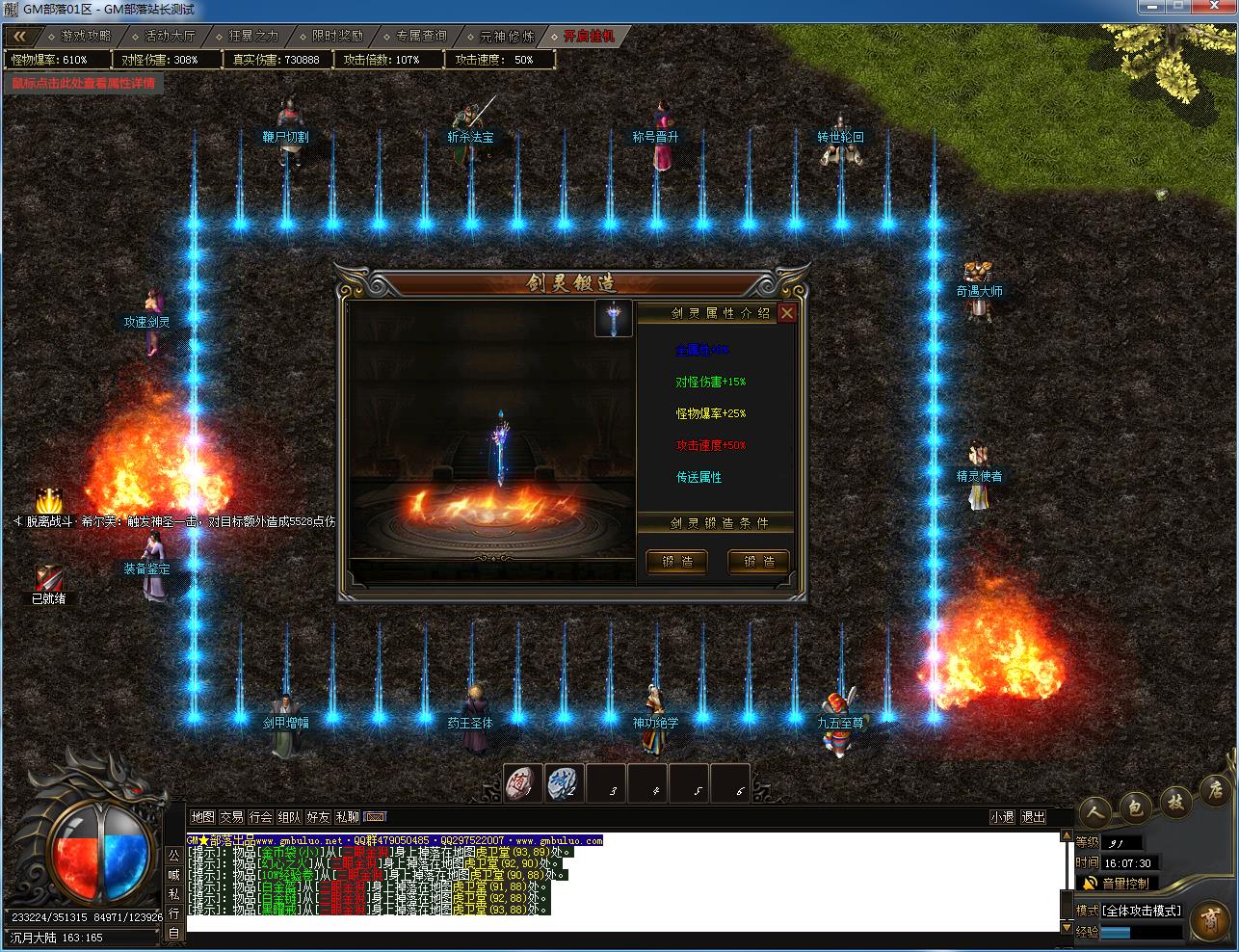Click the 退出 exit button
The width and height of the screenshot is (1239, 952).
[x=1033, y=817]
